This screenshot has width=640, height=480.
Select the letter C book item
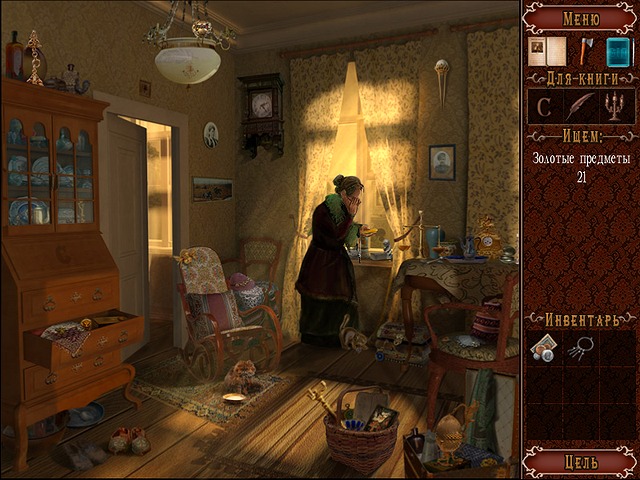(x=546, y=107)
